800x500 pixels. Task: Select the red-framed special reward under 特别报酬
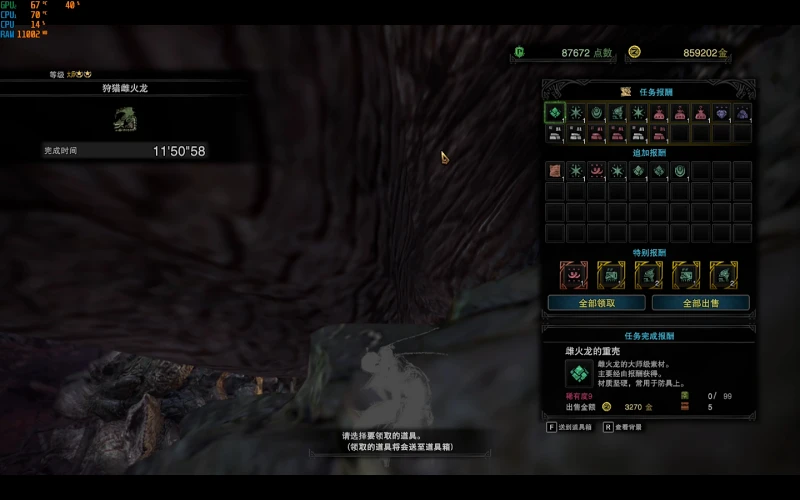[573, 273]
